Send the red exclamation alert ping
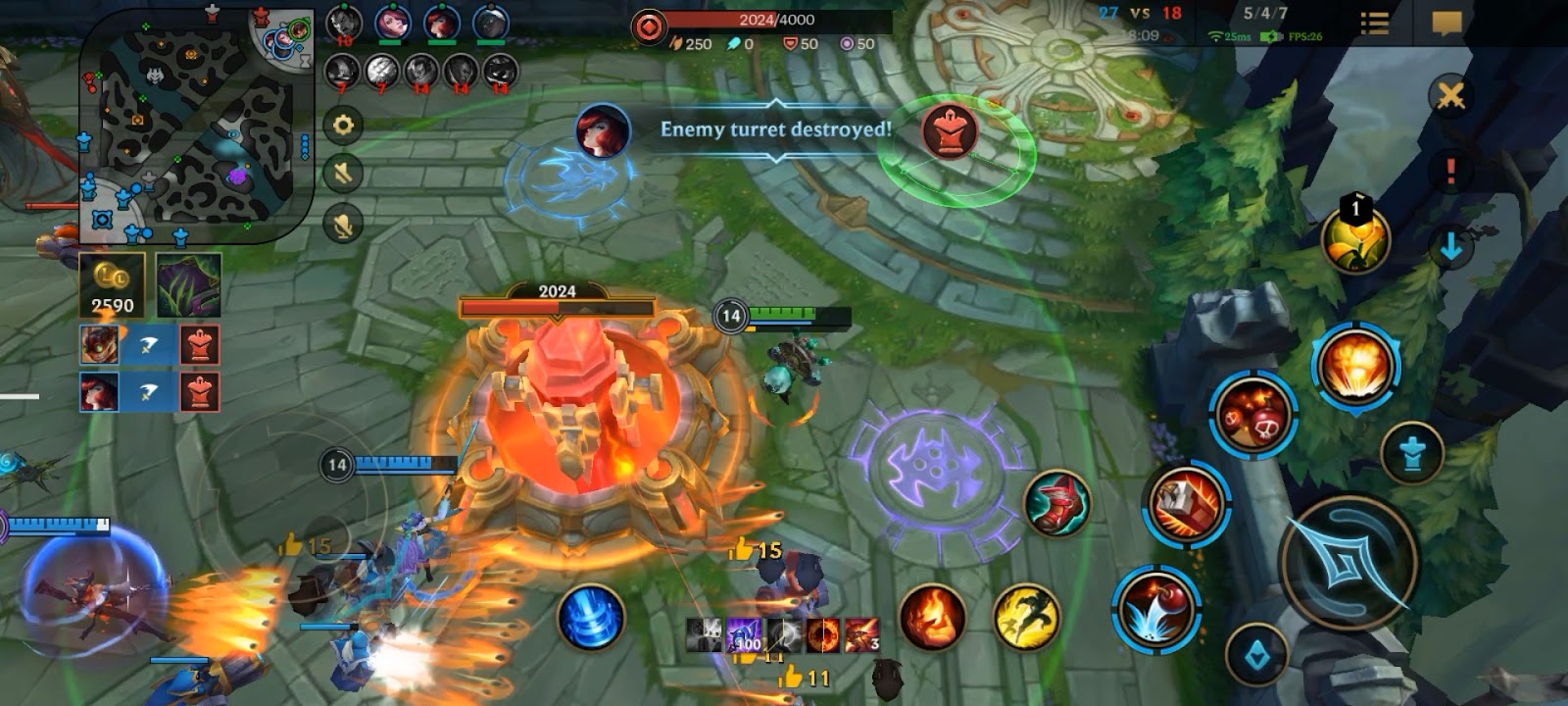This screenshot has height=706, width=1568. [x=1450, y=172]
